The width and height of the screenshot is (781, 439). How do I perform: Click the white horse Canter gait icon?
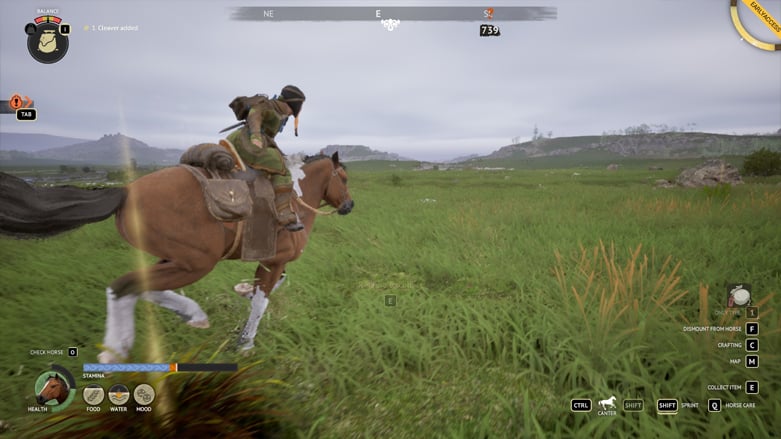(x=607, y=403)
